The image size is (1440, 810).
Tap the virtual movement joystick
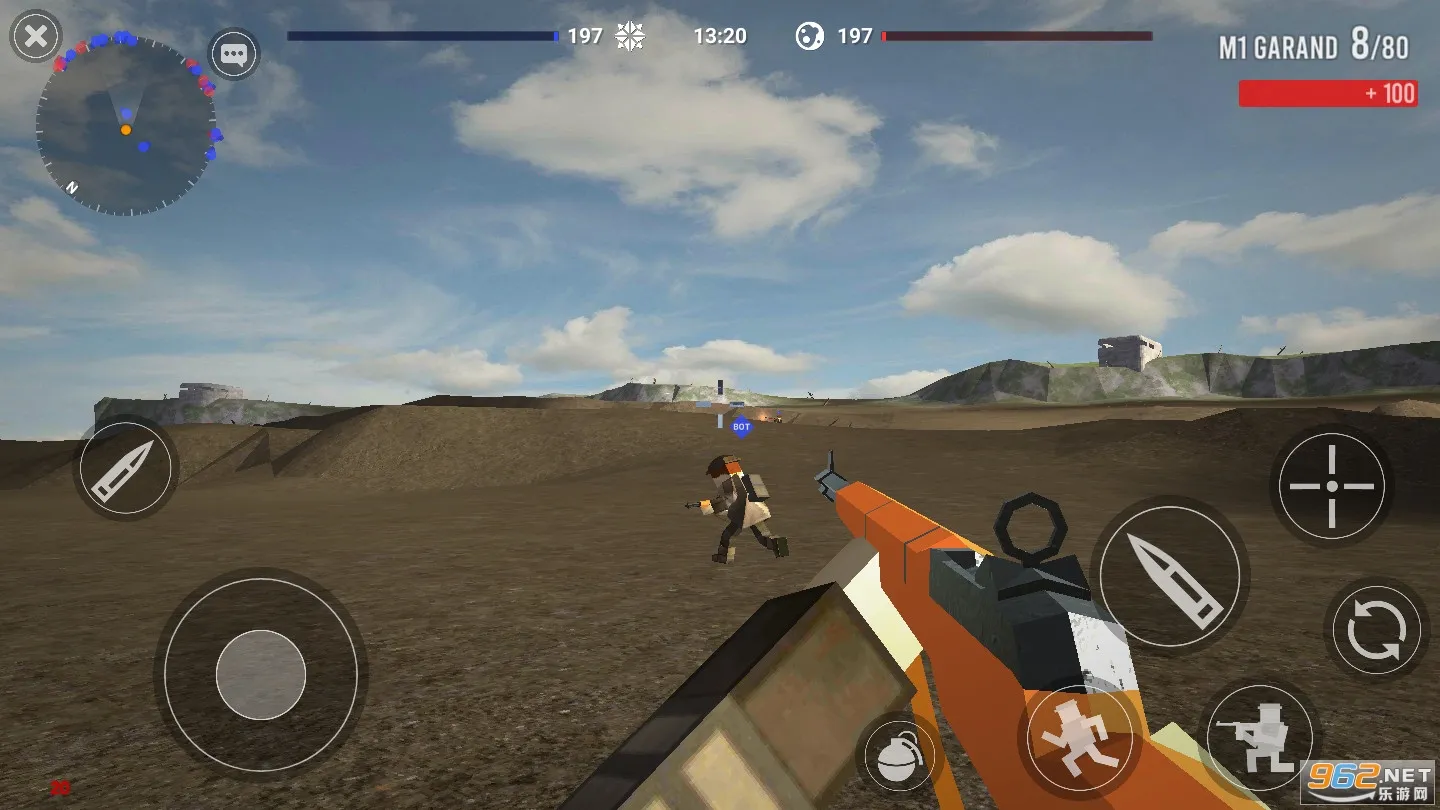261,674
